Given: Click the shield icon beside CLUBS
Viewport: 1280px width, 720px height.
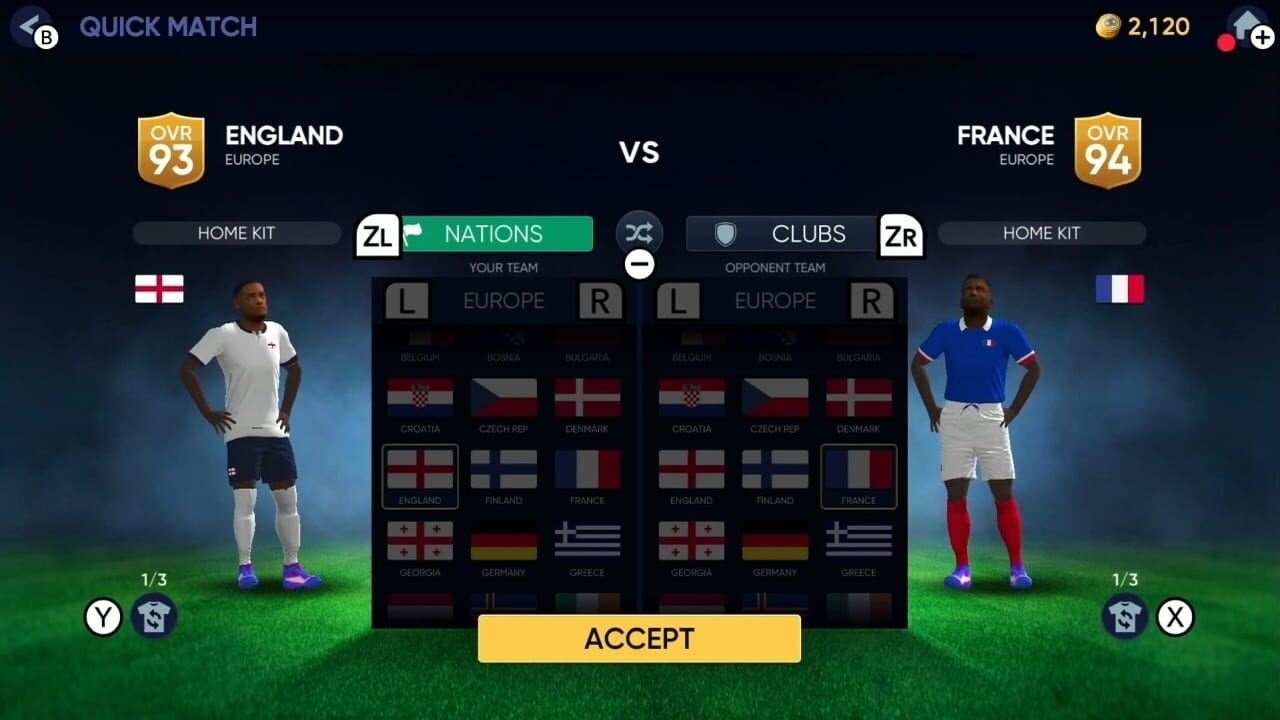Looking at the screenshot, I should (x=724, y=233).
